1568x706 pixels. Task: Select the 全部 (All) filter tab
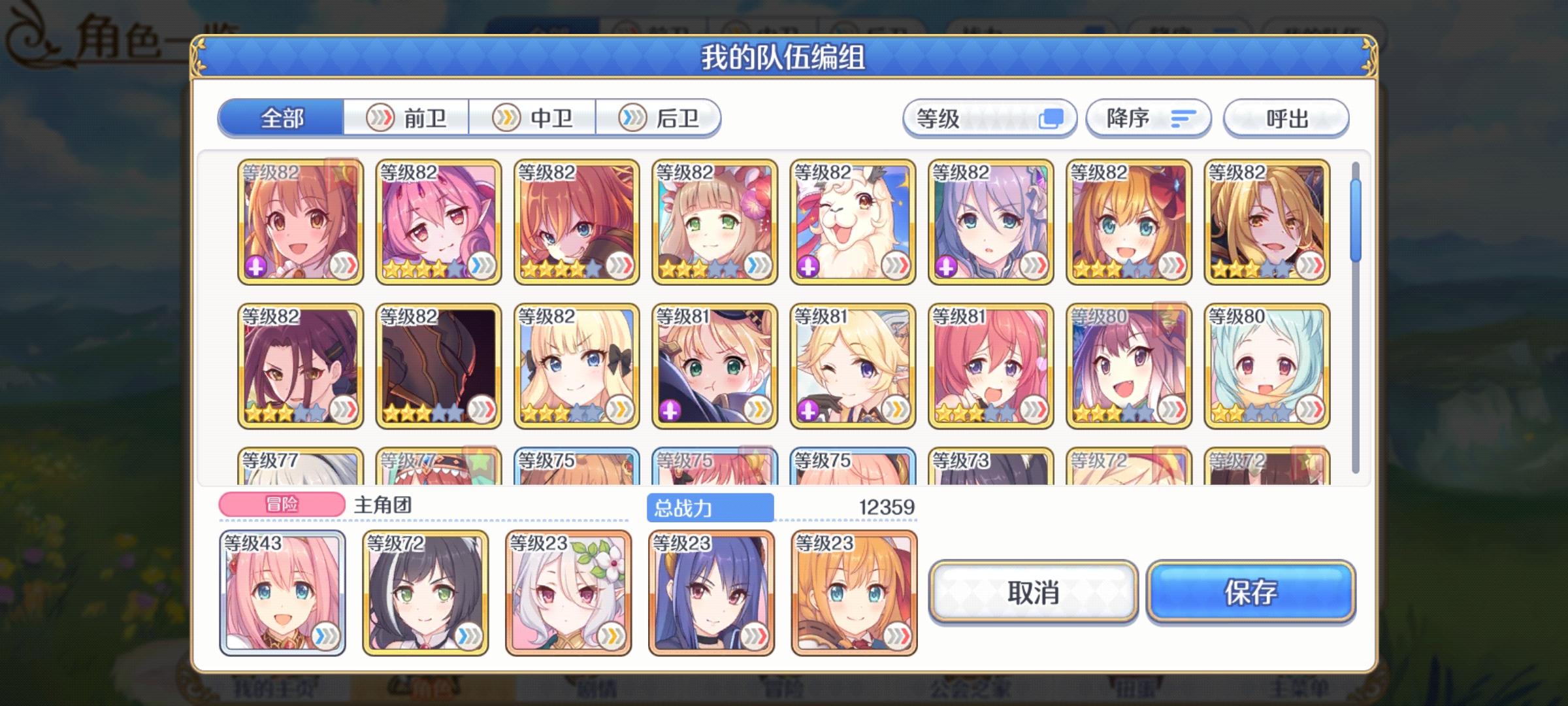tap(282, 118)
